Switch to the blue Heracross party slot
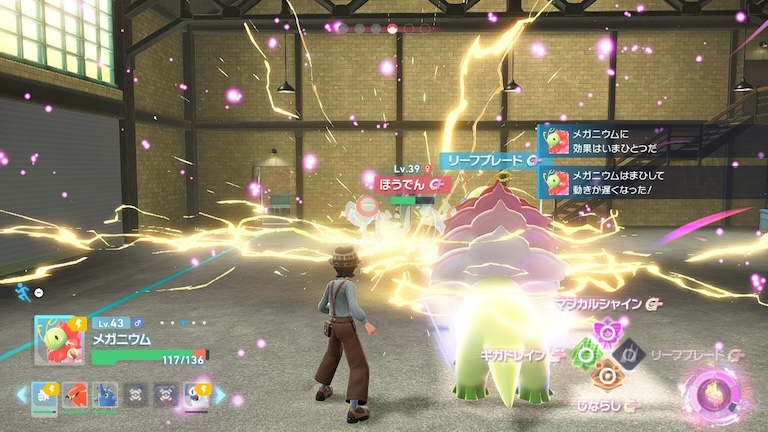 pos(105,394)
